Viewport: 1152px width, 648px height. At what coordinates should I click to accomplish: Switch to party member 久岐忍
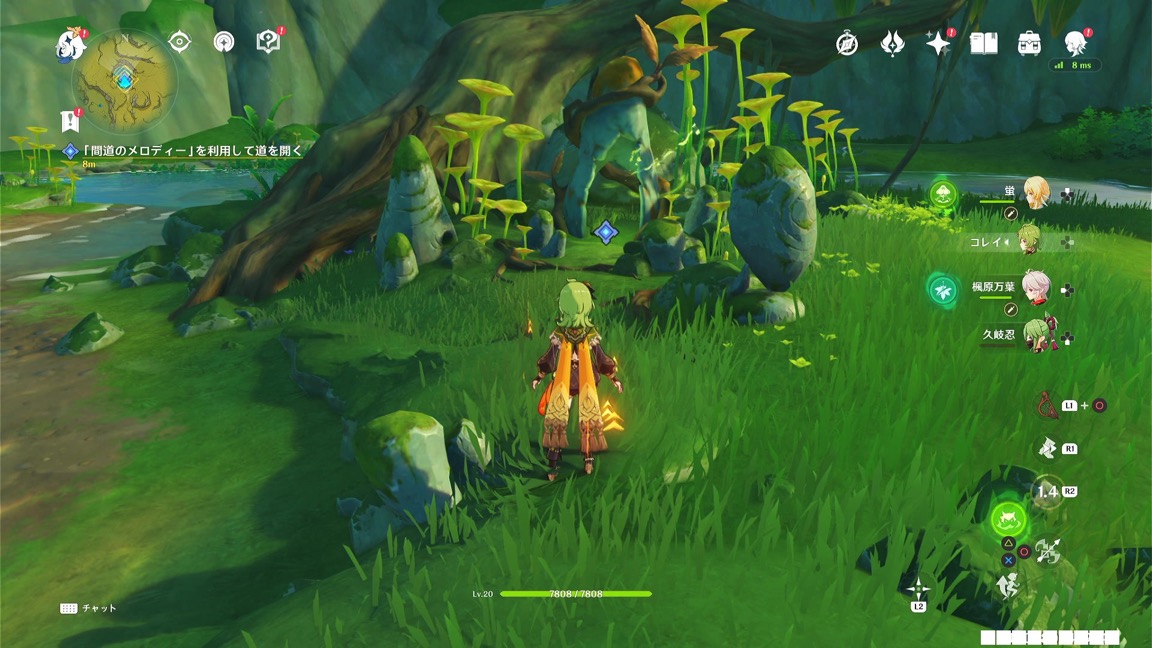pyautogui.click(x=1035, y=337)
